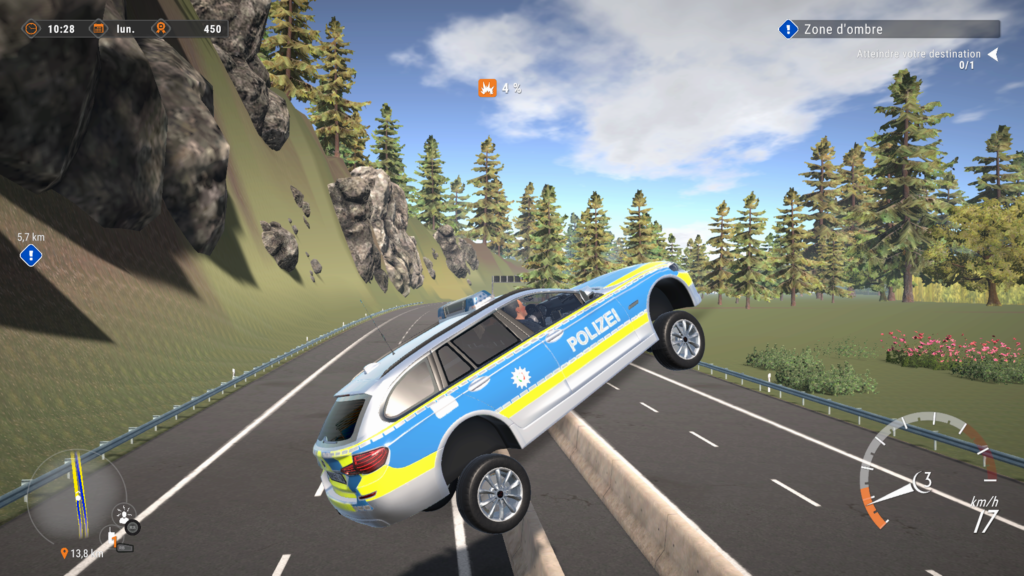The height and width of the screenshot is (576, 1024).
Task: Open the "Zone d'ombre" mission tracker
Action: tap(889, 30)
